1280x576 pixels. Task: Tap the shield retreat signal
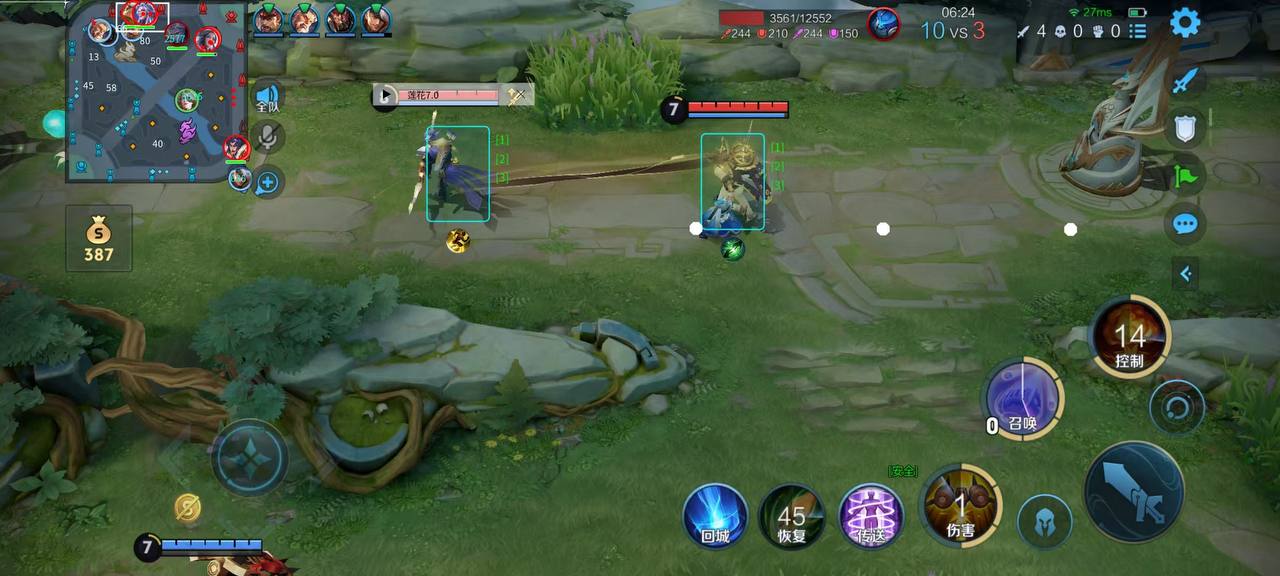pyautogui.click(x=1185, y=127)
